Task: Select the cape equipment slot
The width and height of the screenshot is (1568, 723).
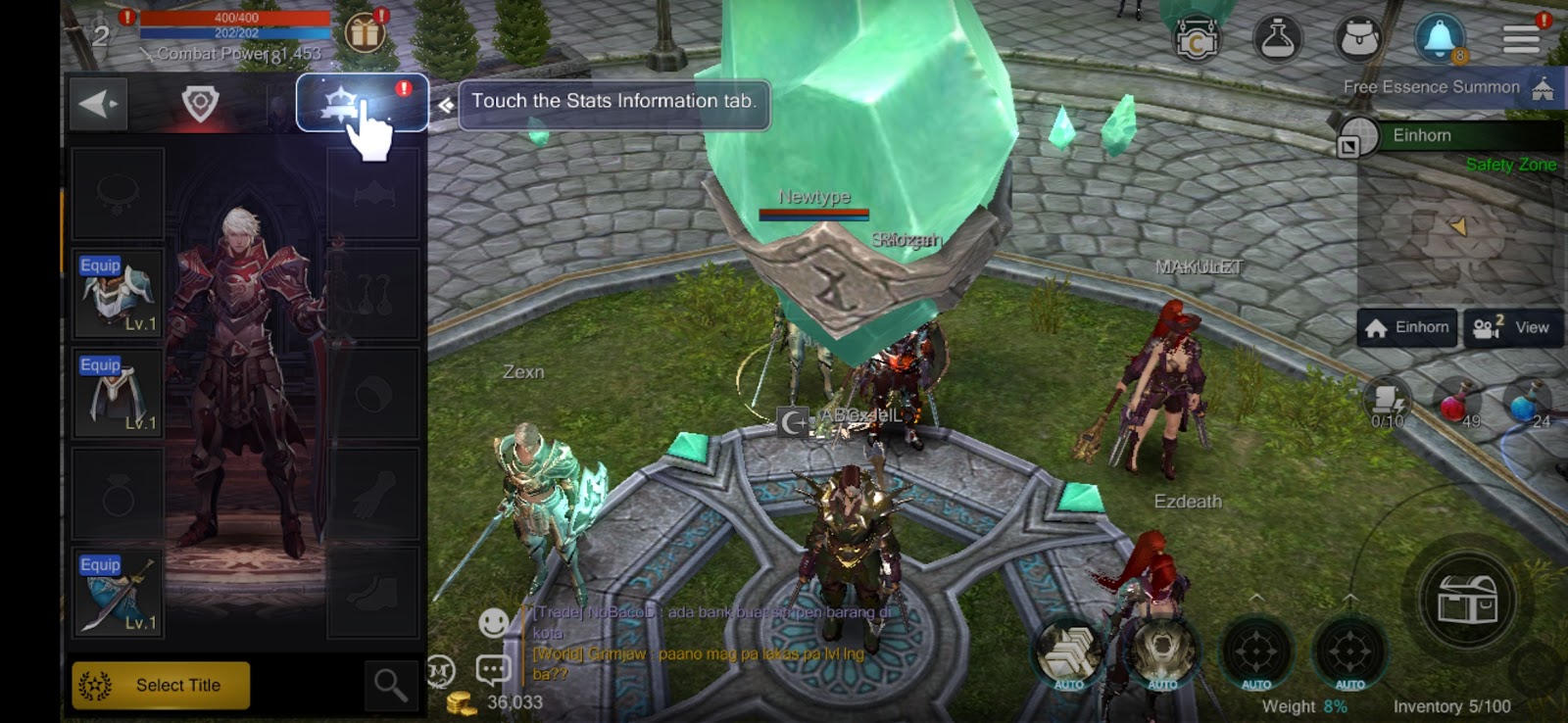Action: (118, 394)
